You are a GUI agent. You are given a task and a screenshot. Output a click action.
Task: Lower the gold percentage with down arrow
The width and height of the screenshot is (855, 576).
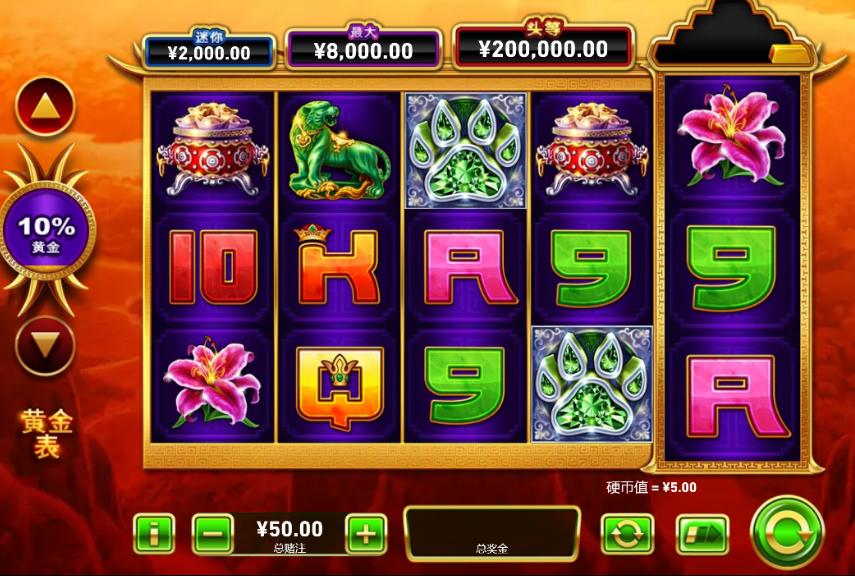pos(45,345)
